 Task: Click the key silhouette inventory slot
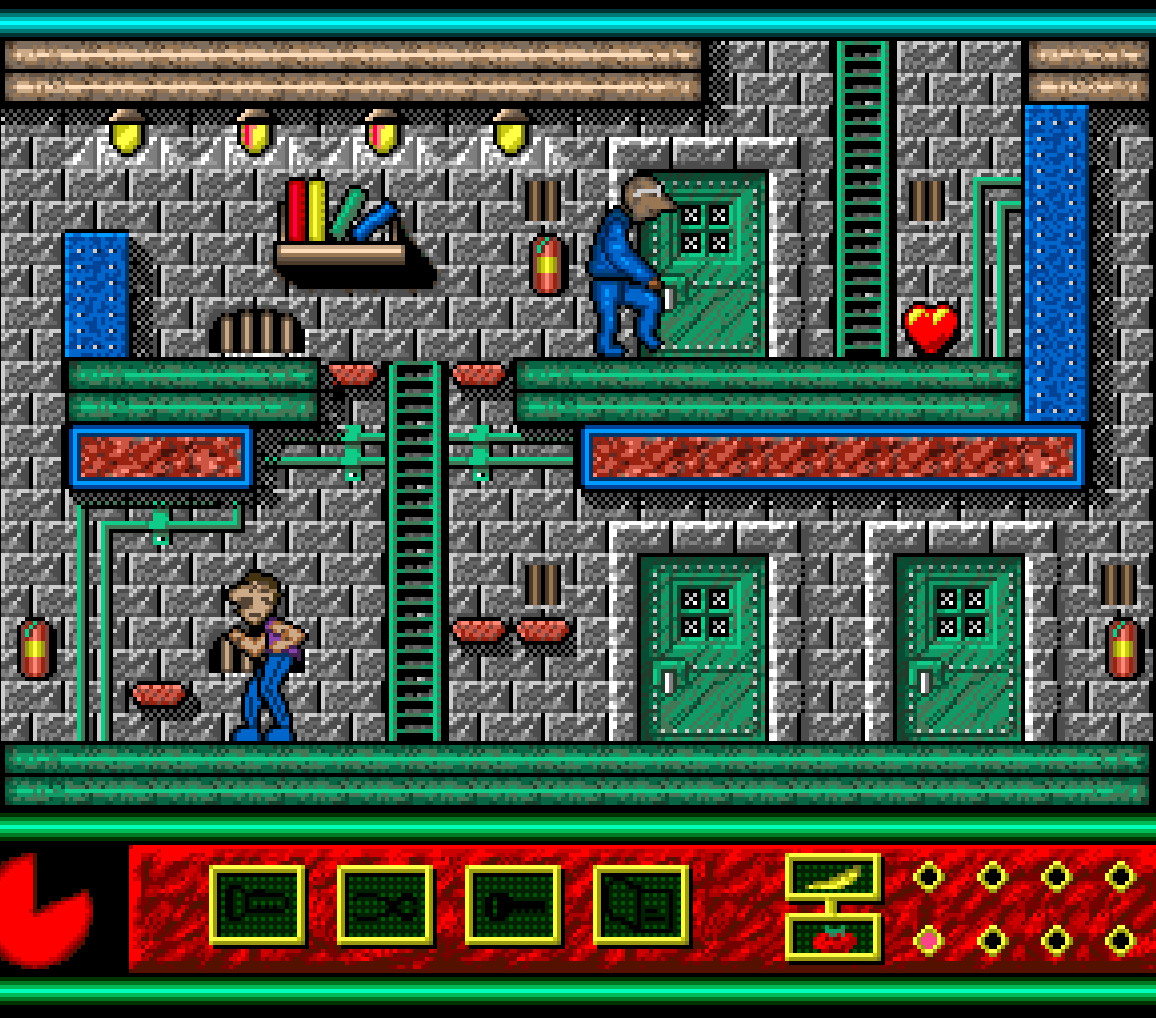click(x=512, y=905)
